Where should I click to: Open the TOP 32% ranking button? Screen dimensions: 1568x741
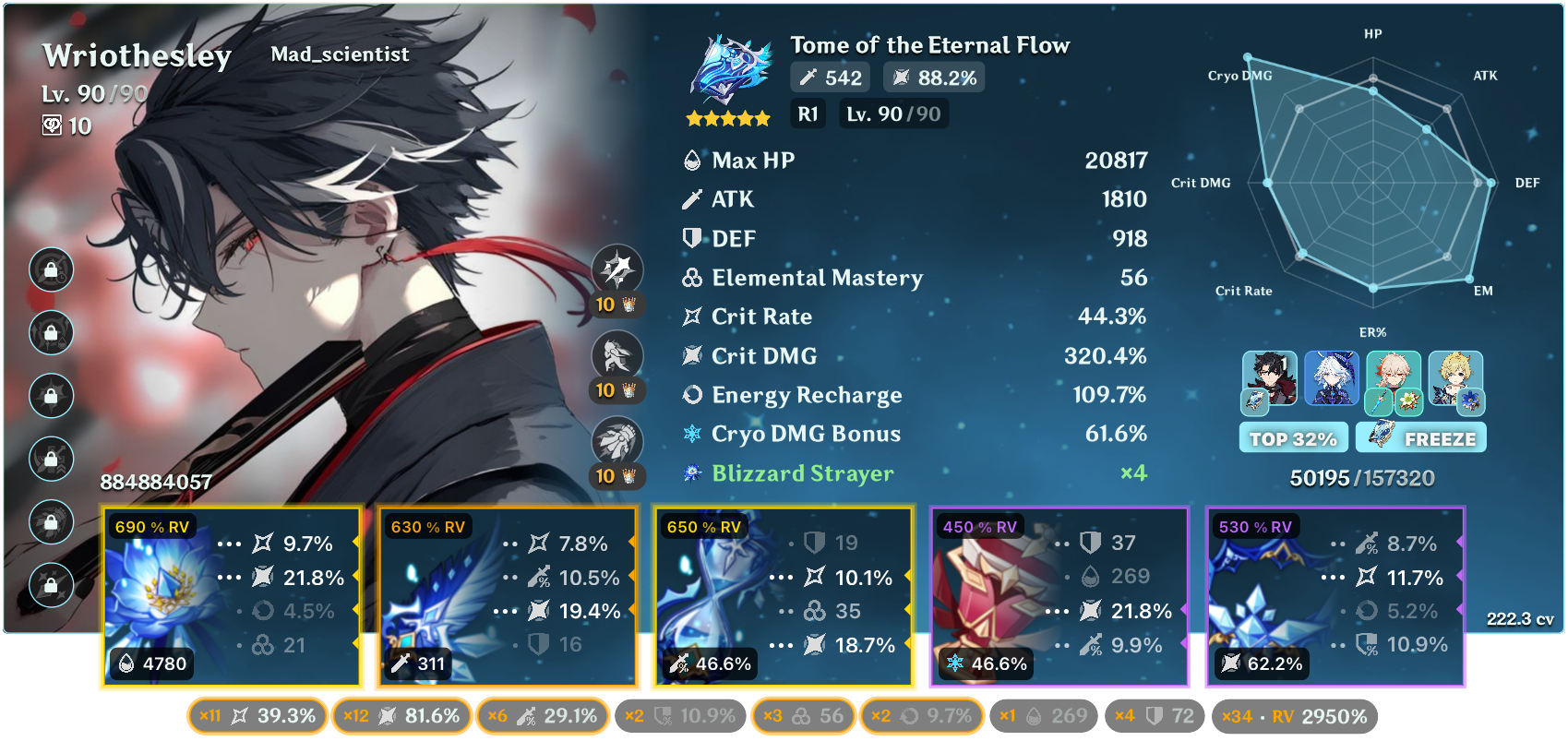(x=1293, y=437)
